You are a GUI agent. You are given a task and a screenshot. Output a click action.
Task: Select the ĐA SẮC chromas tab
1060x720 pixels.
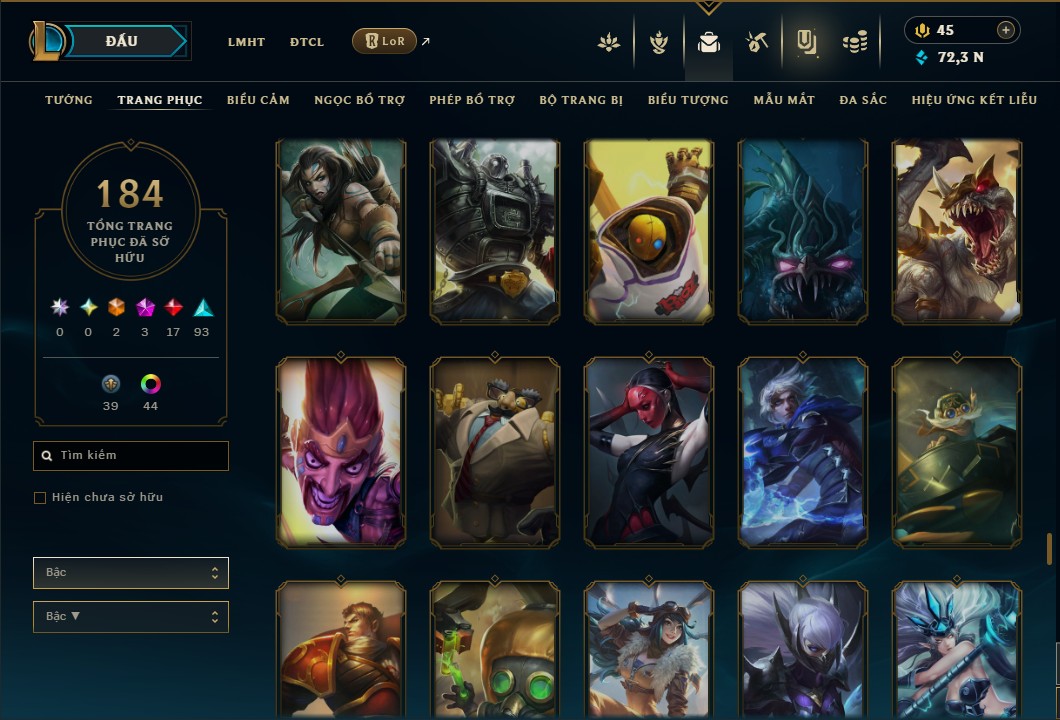(x=863, y=100)
